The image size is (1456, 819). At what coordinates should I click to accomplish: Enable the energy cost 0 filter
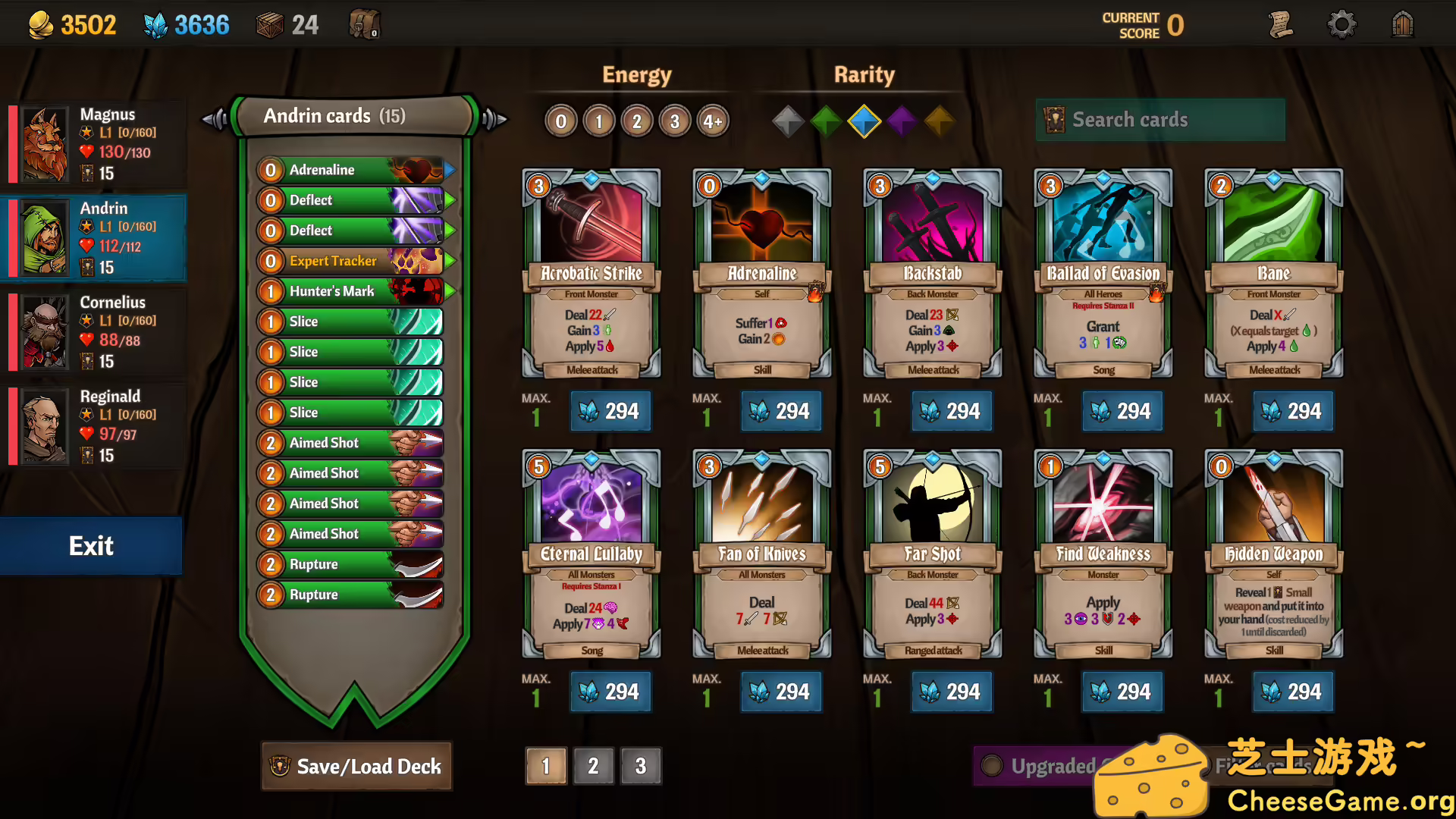pyautogui.click(x=560, y=121)
